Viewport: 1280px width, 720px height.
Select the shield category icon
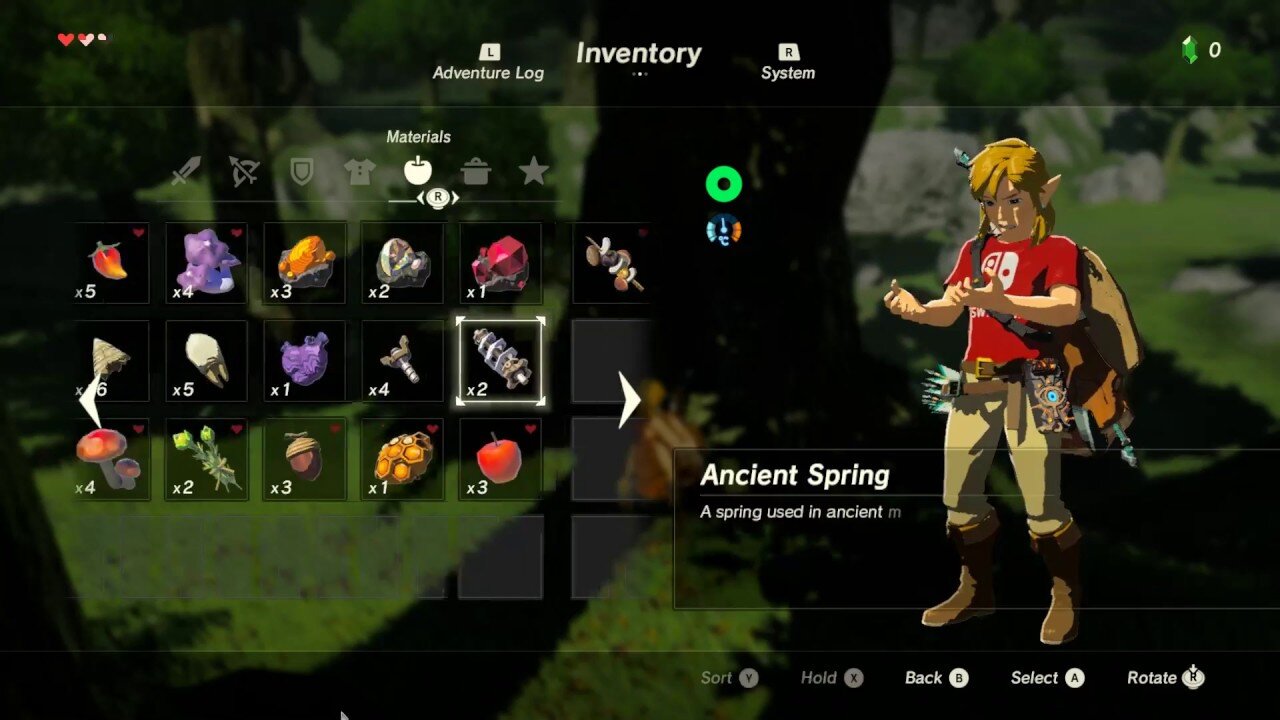coord(302,171)
